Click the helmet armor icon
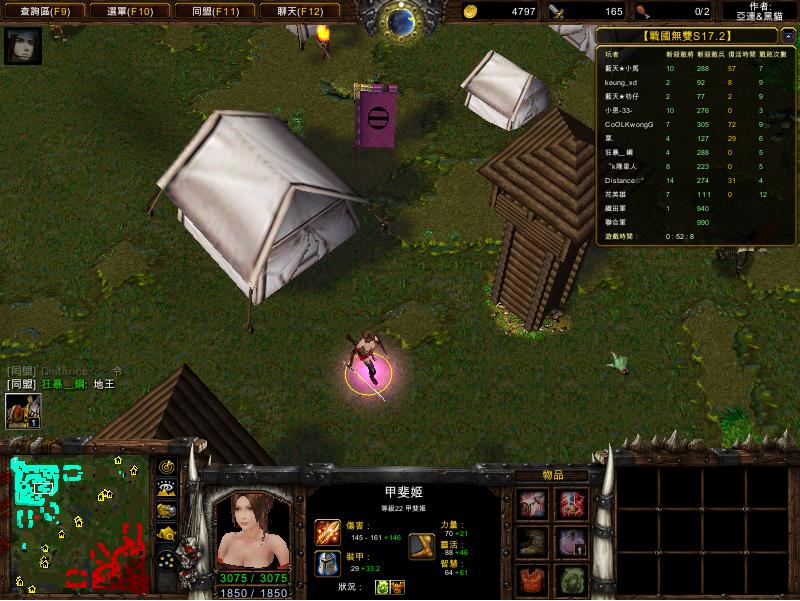Viewport: 800px width, 601px height. tap(327, 563)
